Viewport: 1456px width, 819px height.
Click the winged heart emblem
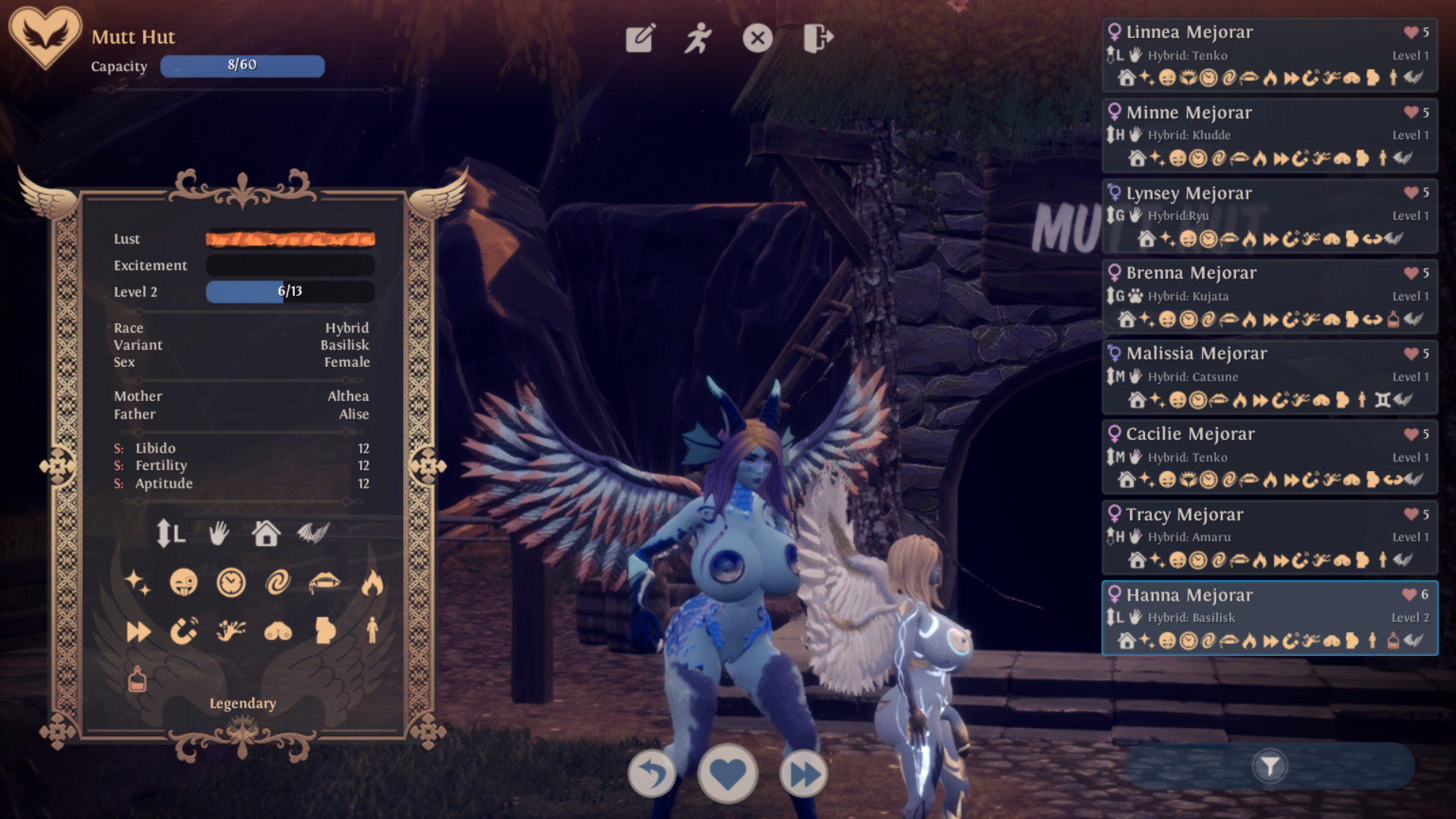[x=45, y=36]
